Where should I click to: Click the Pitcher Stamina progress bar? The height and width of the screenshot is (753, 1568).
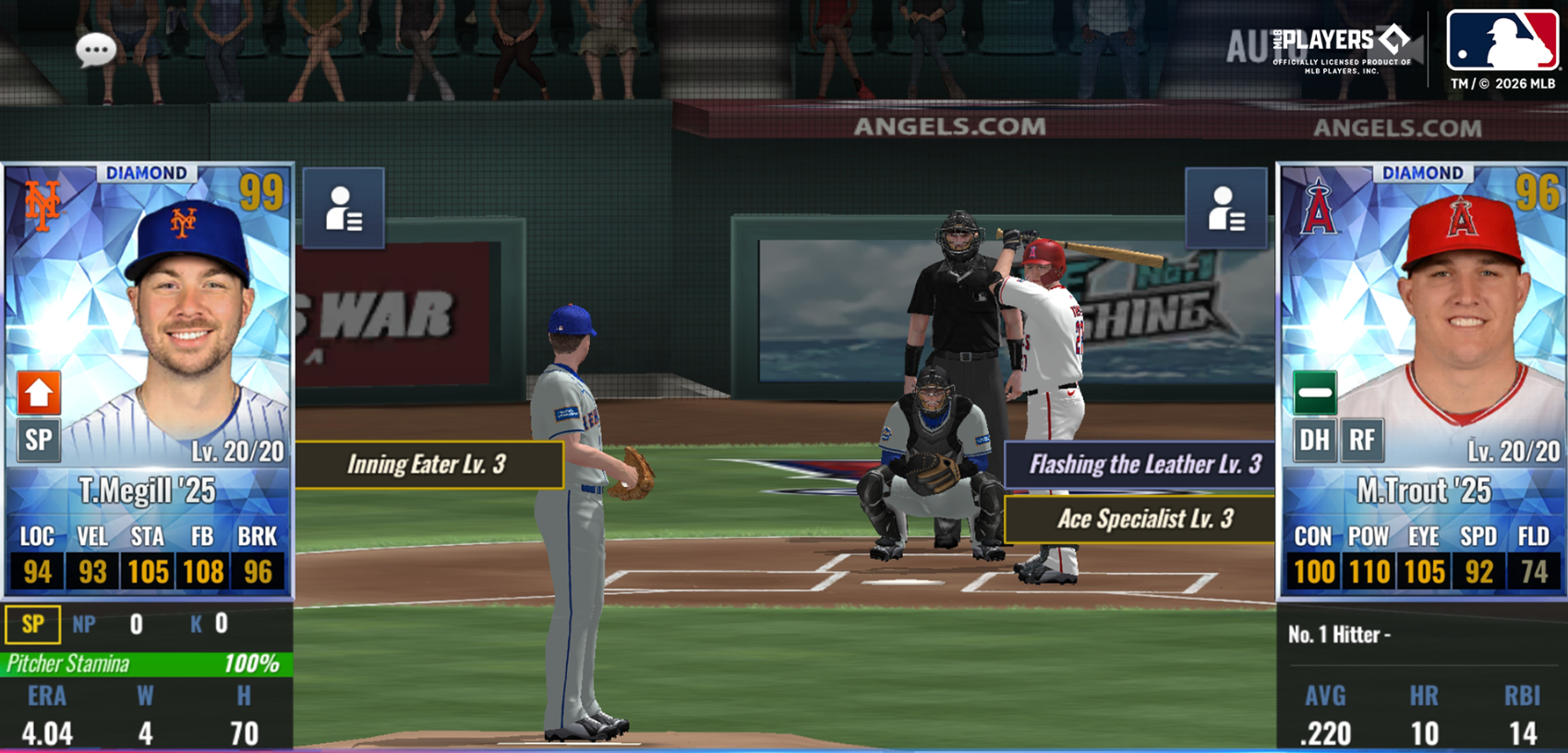click(x=143, y=663)
